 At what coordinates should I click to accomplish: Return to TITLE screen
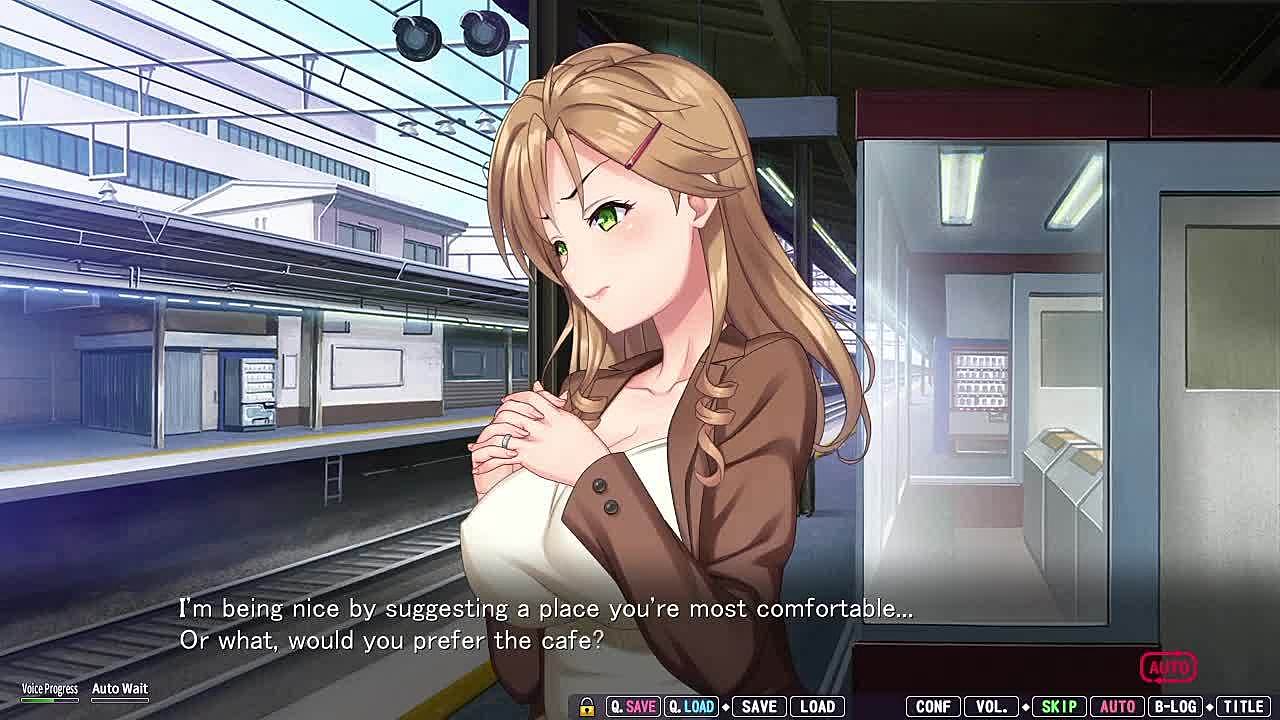pos(1243,707)
